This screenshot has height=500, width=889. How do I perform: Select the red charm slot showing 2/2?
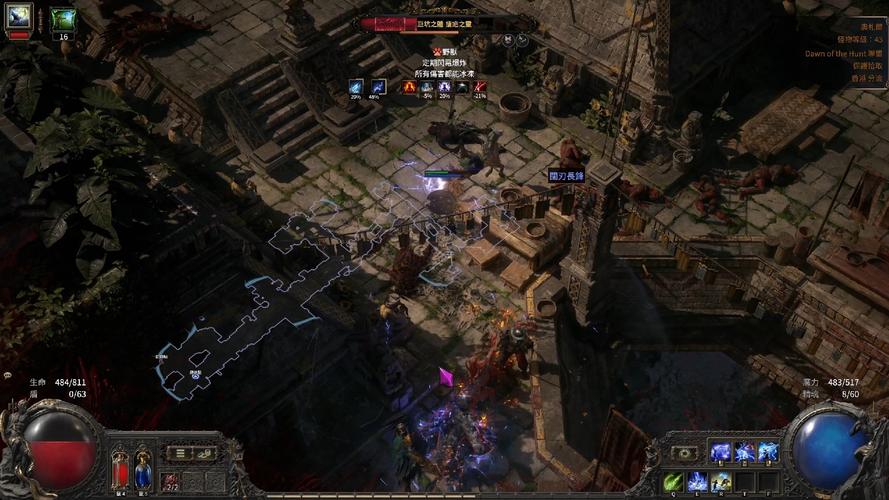click(x=171, y=481)
